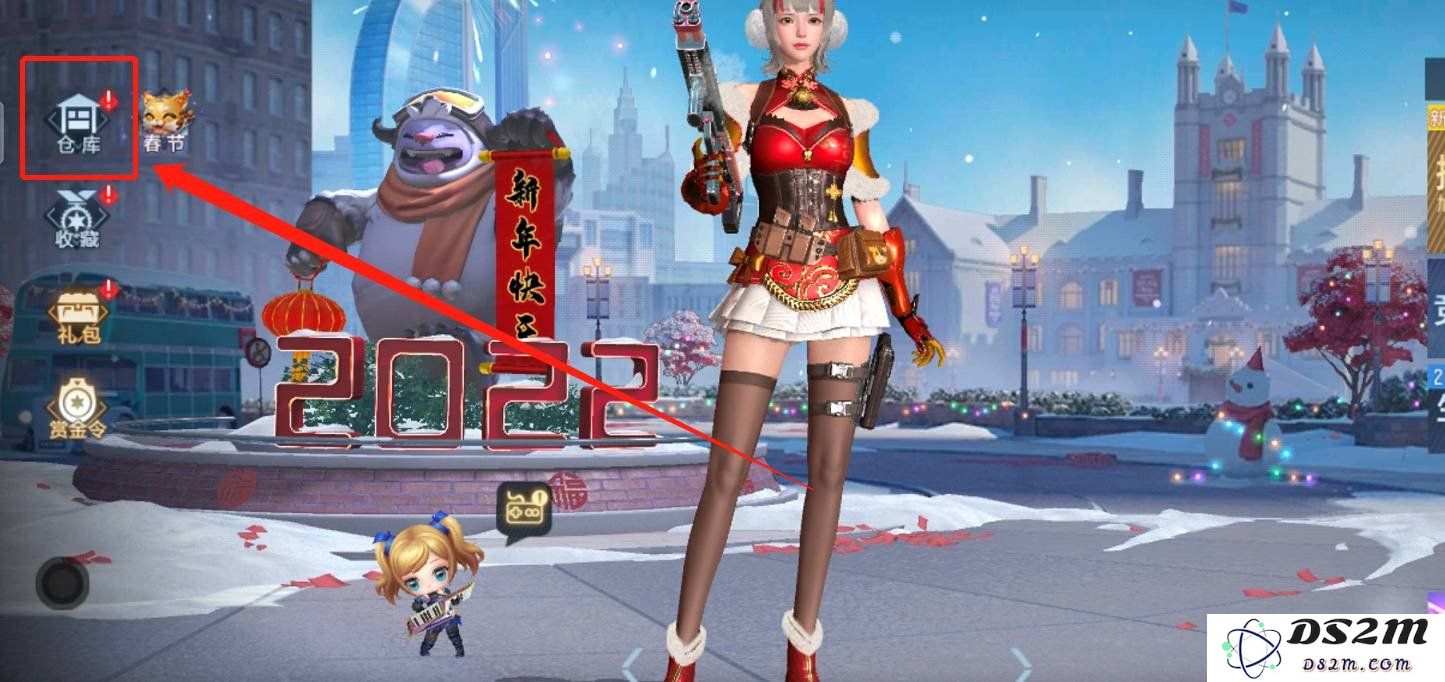Open the 仓库 warehouse menu
Screen dimensions: 1445x682
pyautogui.click(x=78, y=122)
